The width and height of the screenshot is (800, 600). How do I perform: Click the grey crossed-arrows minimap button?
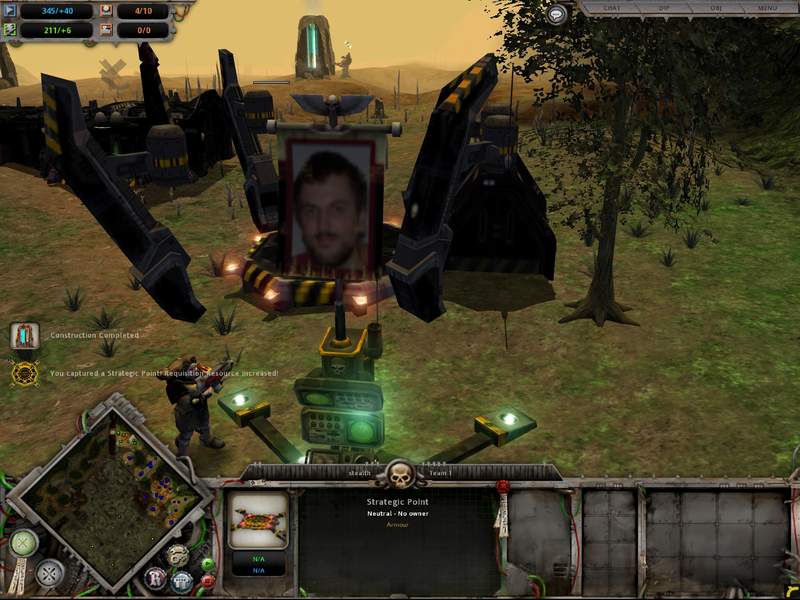tap(50, 573)
